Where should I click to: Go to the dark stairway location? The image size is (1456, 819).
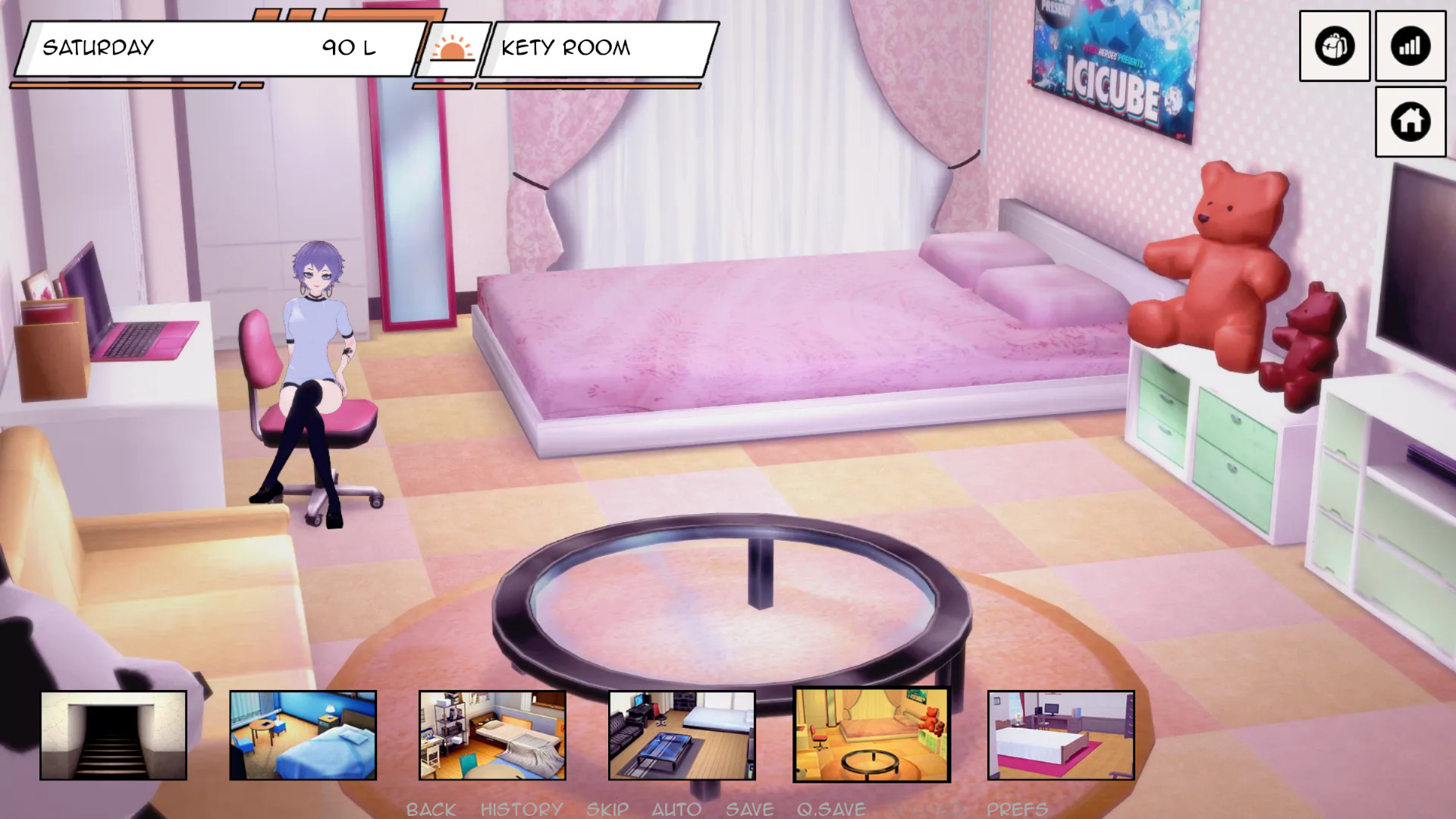(114, 735)
